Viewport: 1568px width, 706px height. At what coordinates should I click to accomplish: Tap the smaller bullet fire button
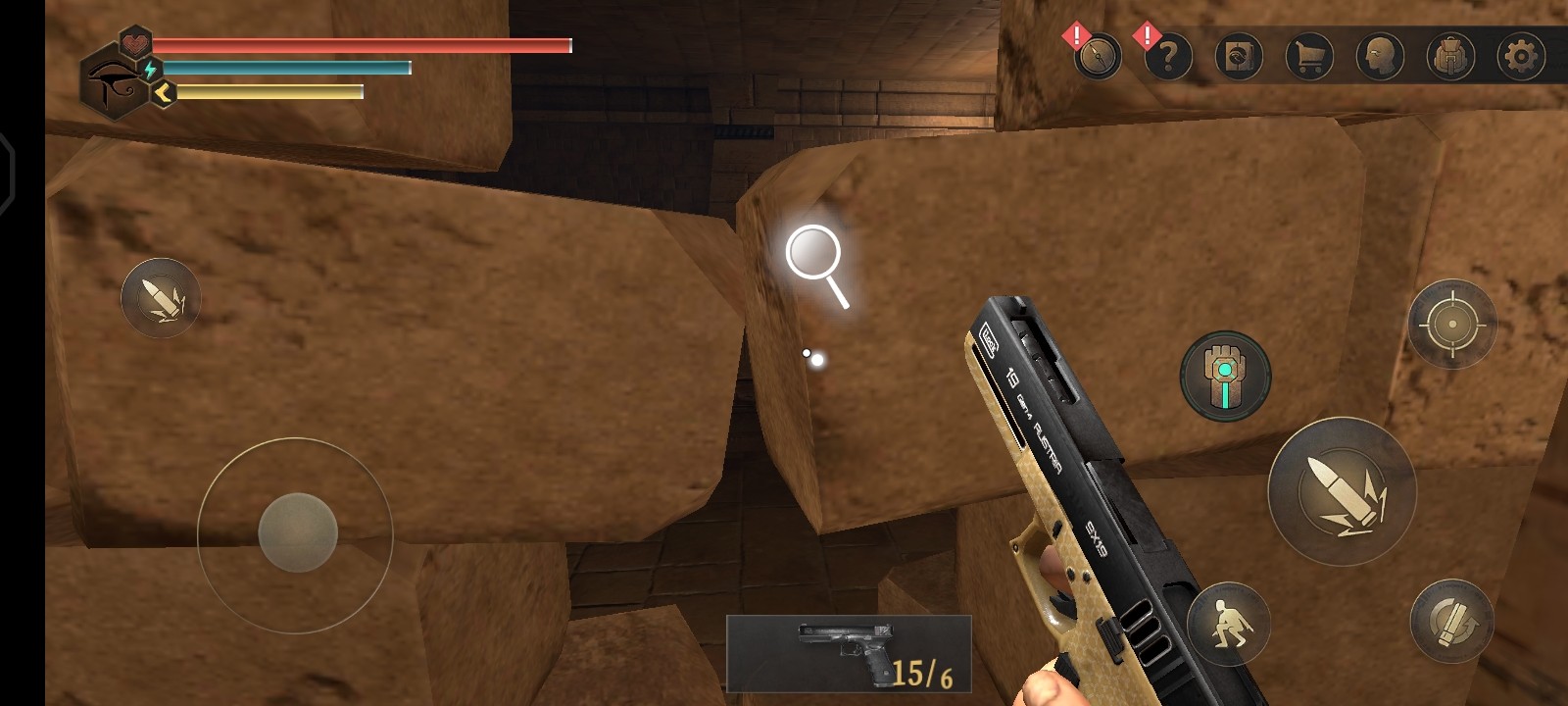coord(161,298)
